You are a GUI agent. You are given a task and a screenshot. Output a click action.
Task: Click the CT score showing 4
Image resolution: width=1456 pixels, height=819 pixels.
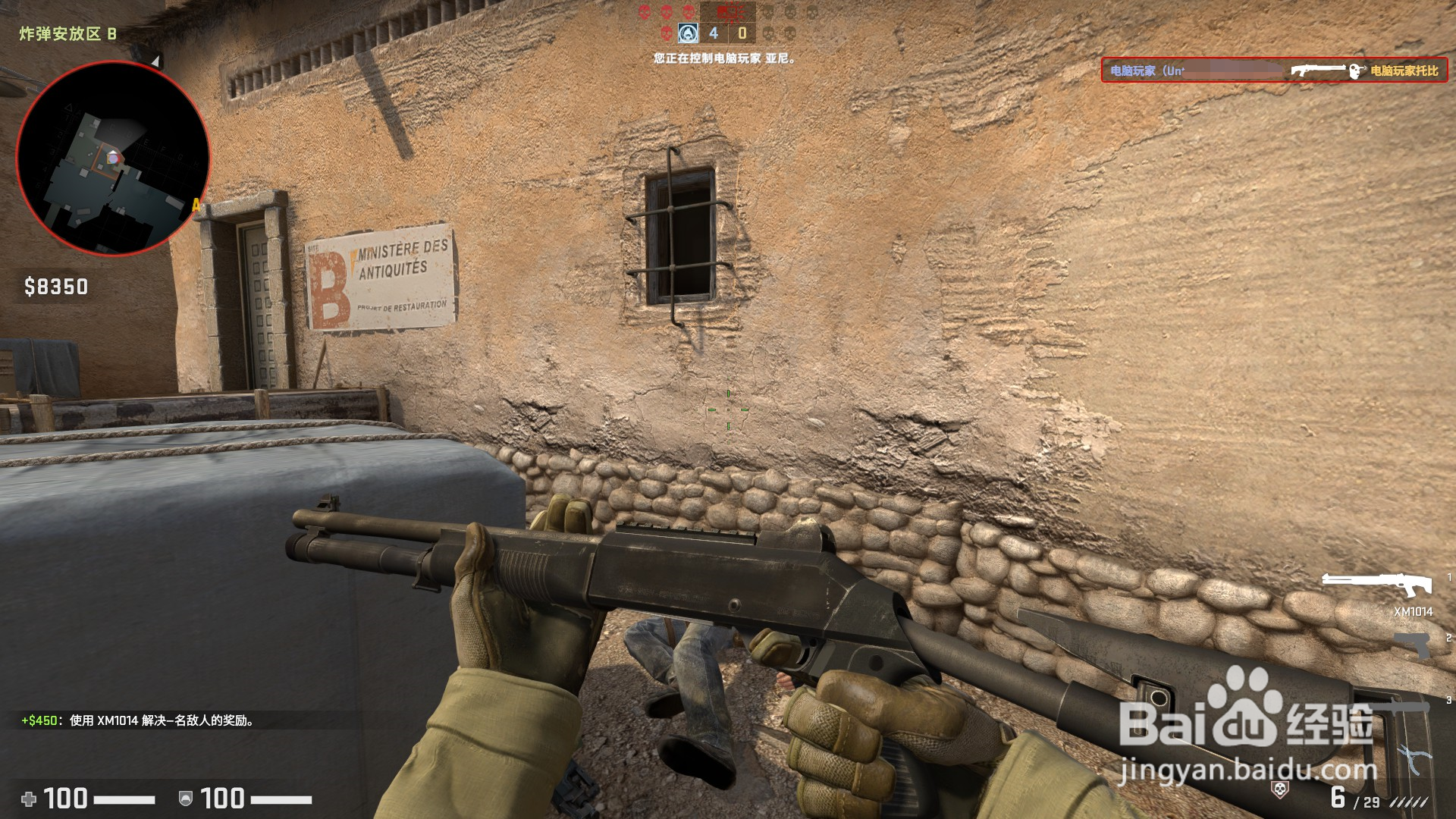[714, 33]
